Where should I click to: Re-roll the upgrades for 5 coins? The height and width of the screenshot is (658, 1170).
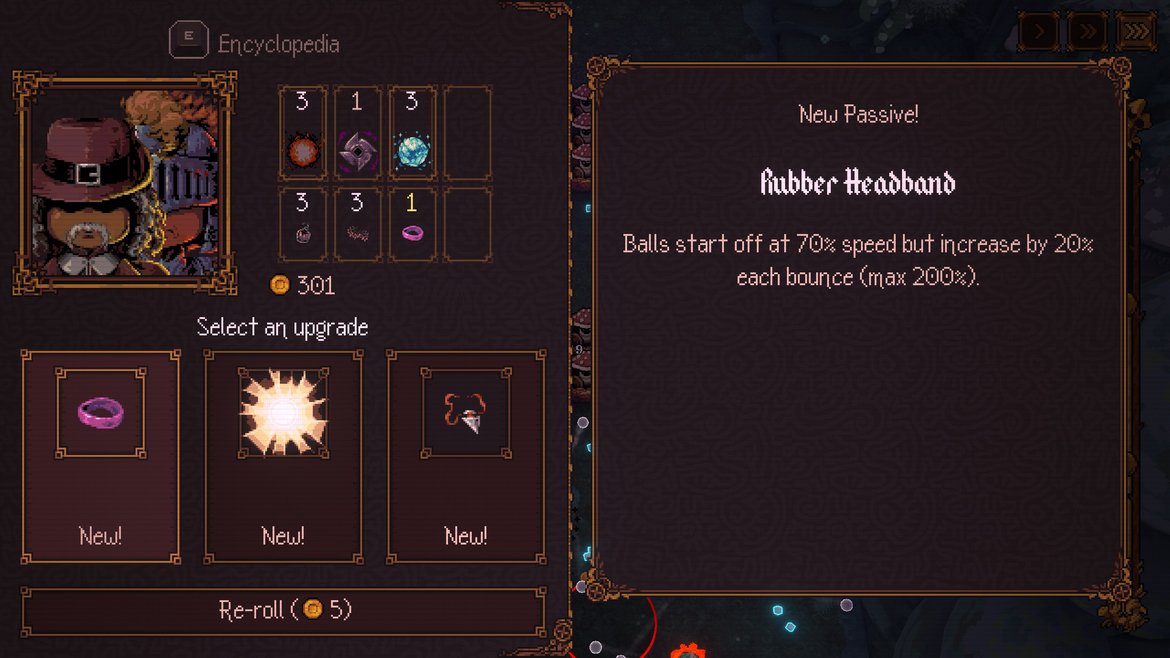(284, 610)
